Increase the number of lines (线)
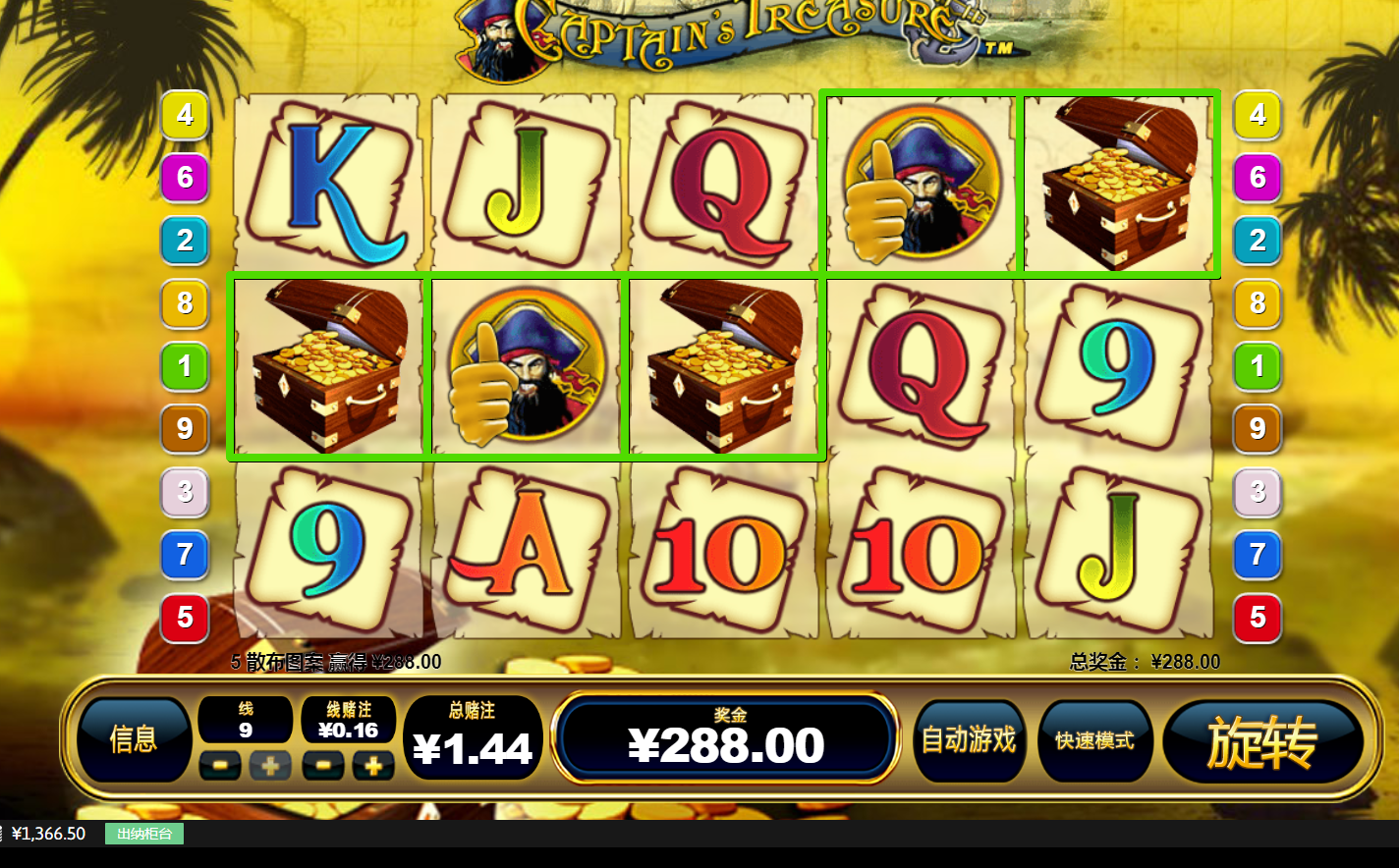This screenshot has width=1399, height=868. pos(270,766)
